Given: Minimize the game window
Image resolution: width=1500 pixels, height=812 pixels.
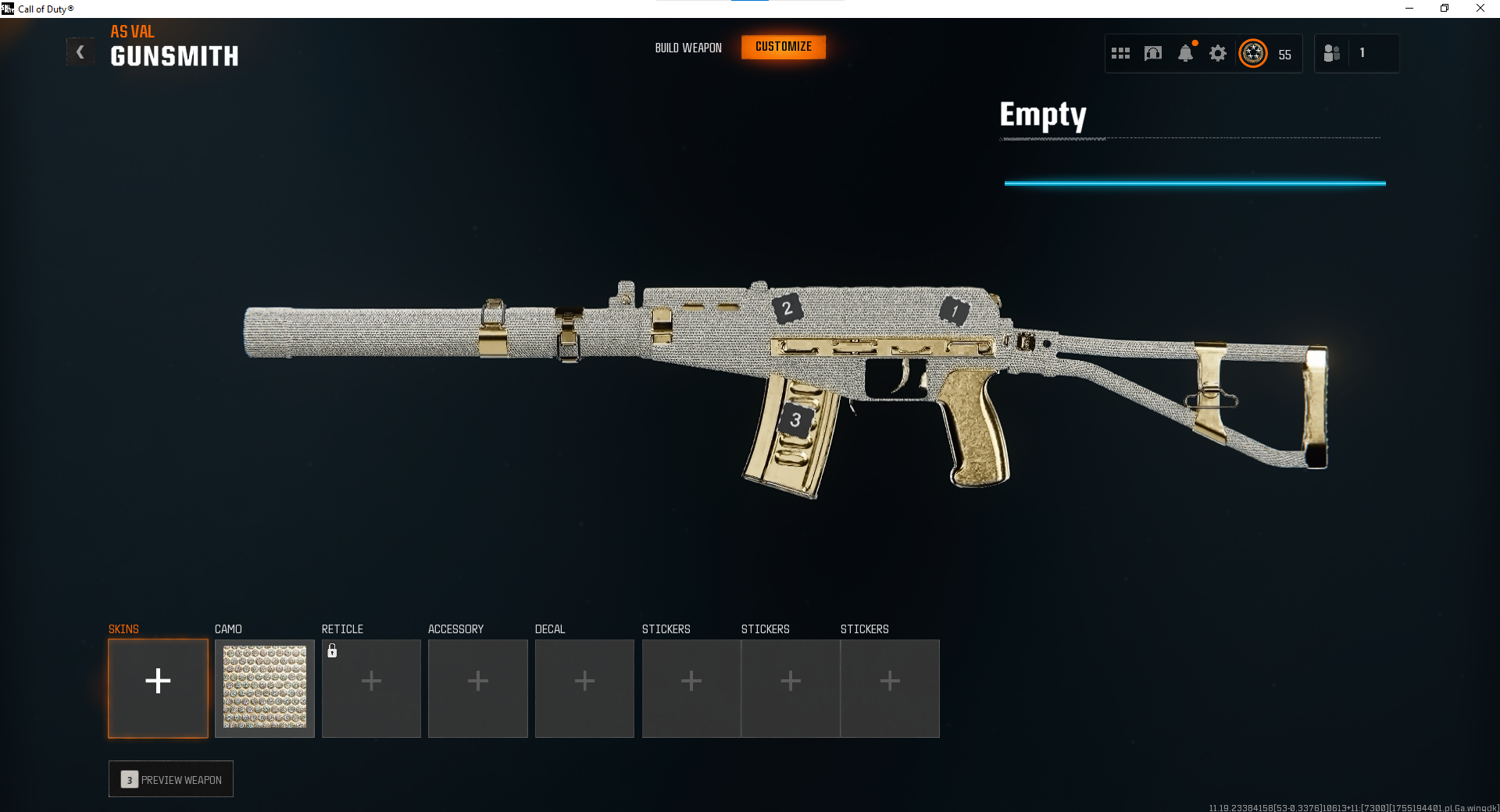Looking at the screenshot, I should 1409,9.
